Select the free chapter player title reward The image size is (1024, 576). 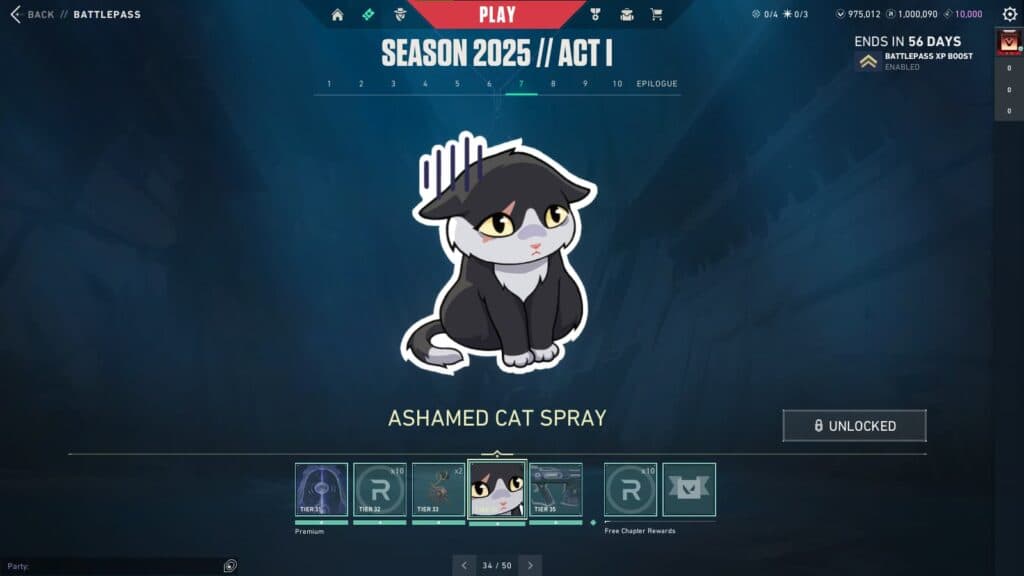click(689, 489)
